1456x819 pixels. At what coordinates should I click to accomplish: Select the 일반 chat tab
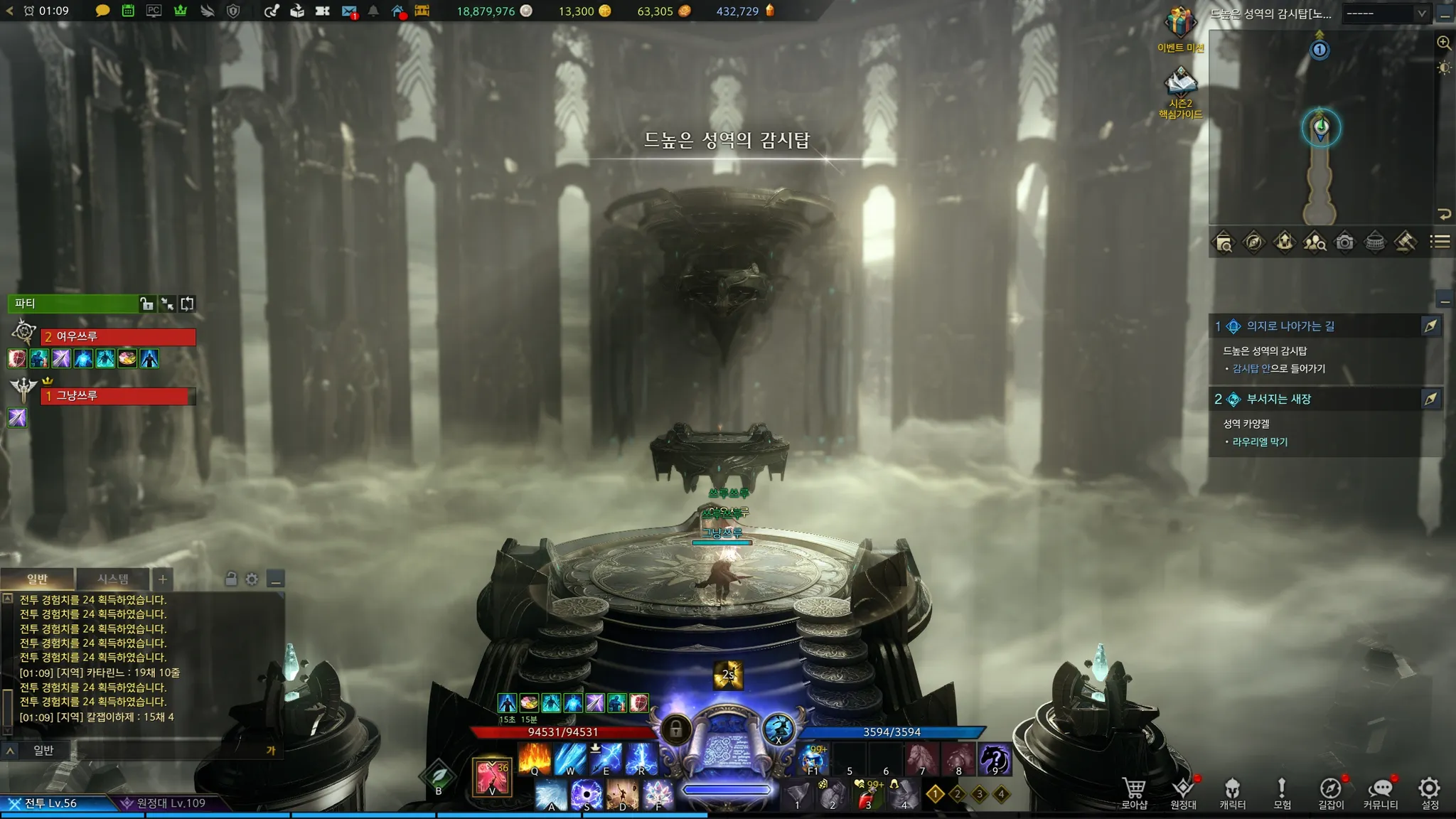coord(37,579)
